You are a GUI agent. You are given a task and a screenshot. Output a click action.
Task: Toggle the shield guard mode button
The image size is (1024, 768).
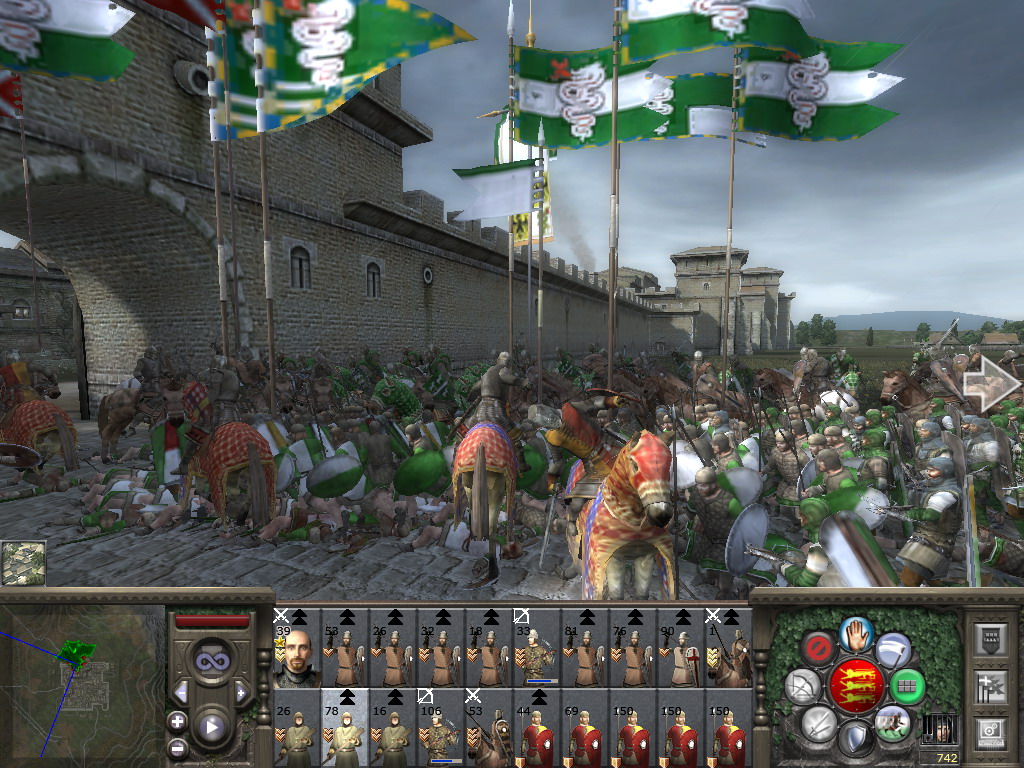pos(856,738)
